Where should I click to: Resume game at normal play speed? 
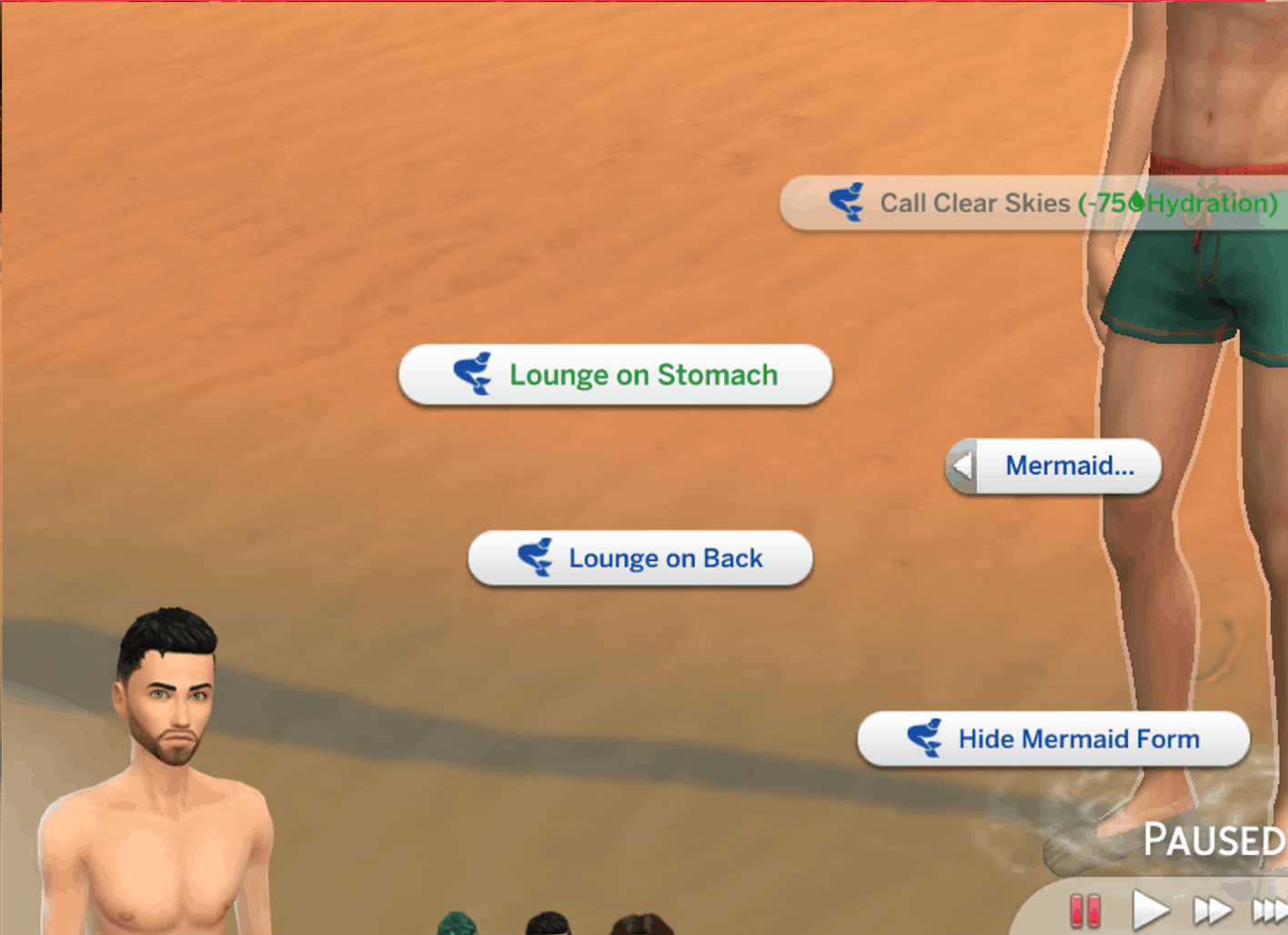pos(1150,910)
